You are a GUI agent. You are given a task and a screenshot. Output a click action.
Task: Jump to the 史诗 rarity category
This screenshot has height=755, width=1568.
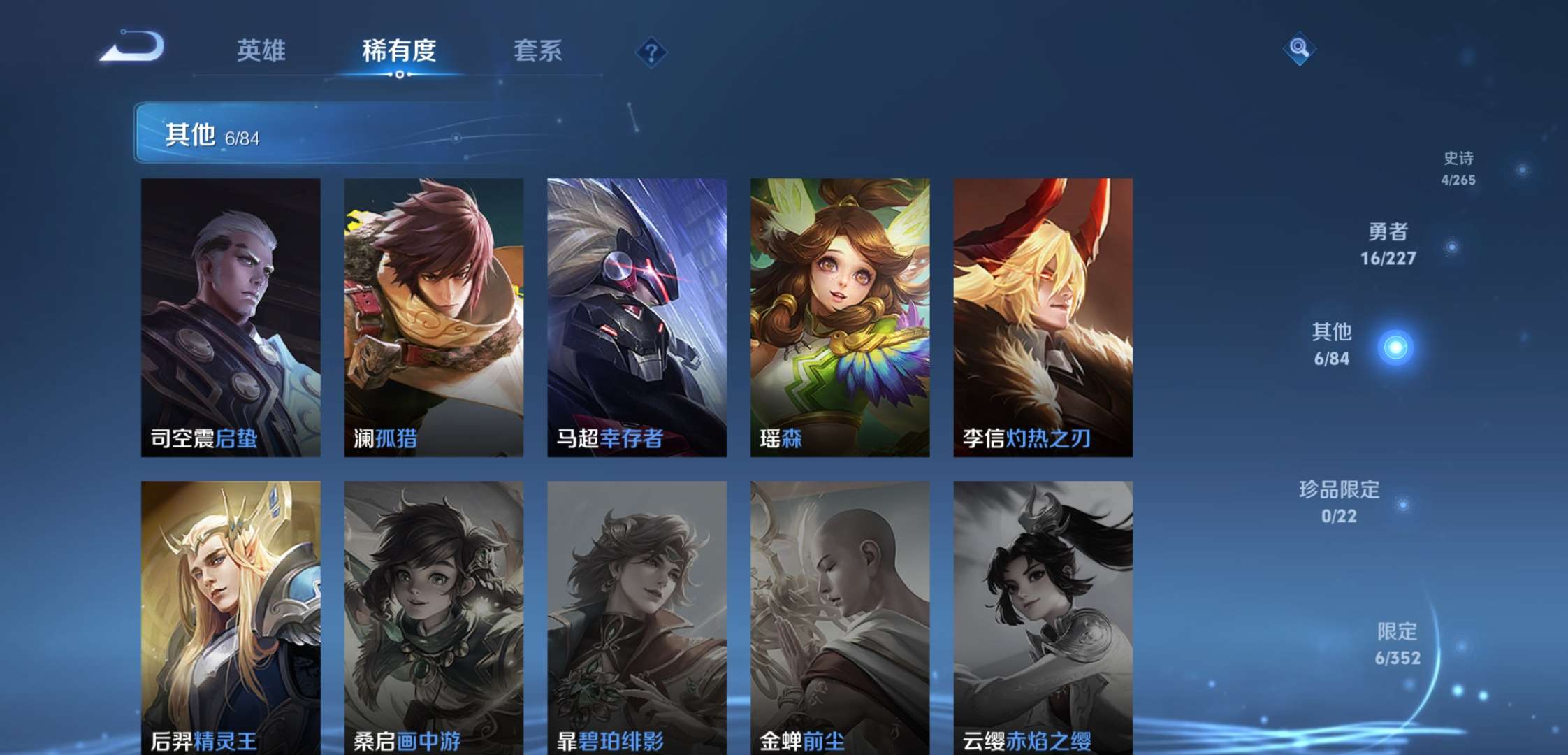(1458, 168)
